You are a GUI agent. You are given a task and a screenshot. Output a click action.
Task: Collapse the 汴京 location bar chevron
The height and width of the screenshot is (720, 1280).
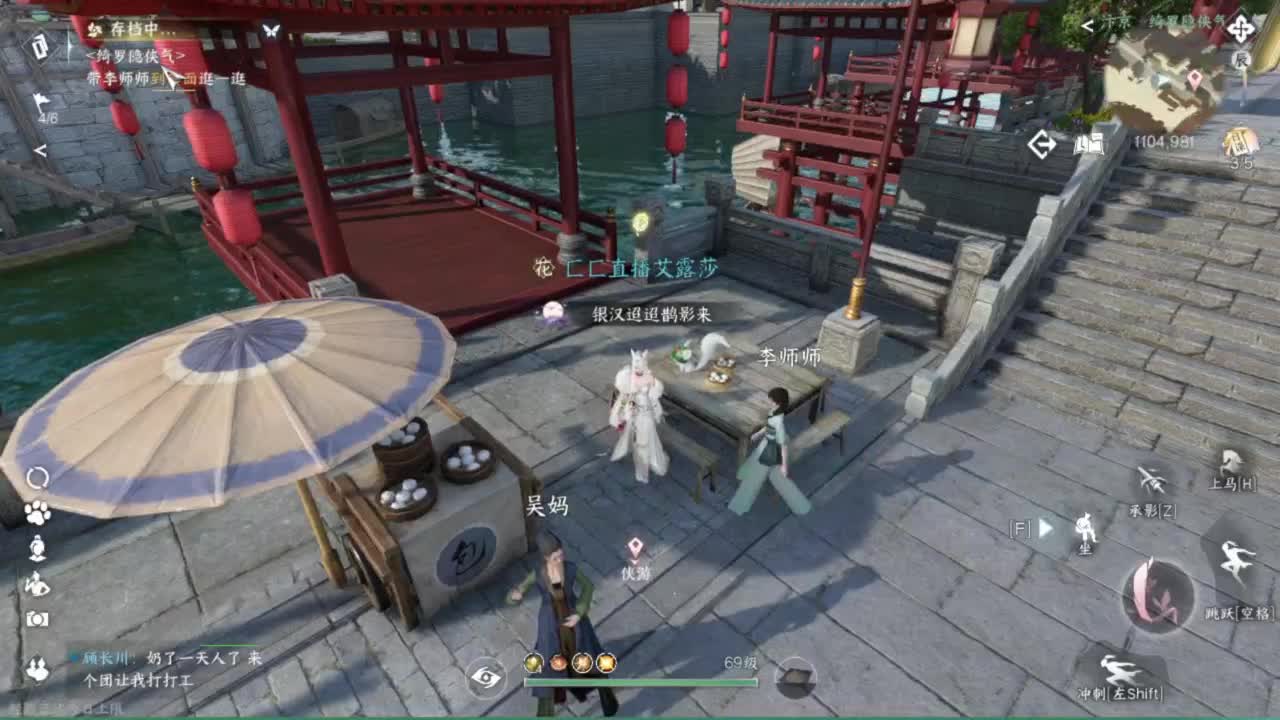click(1086, 24)
